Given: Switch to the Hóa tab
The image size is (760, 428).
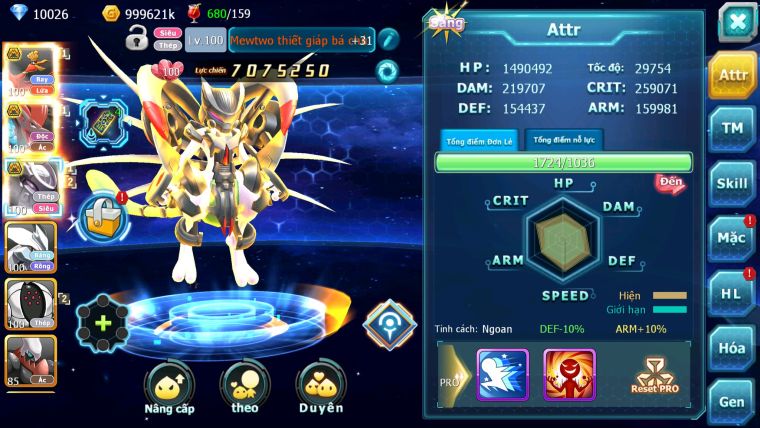Looking at the screenshot, I should 732,348.
